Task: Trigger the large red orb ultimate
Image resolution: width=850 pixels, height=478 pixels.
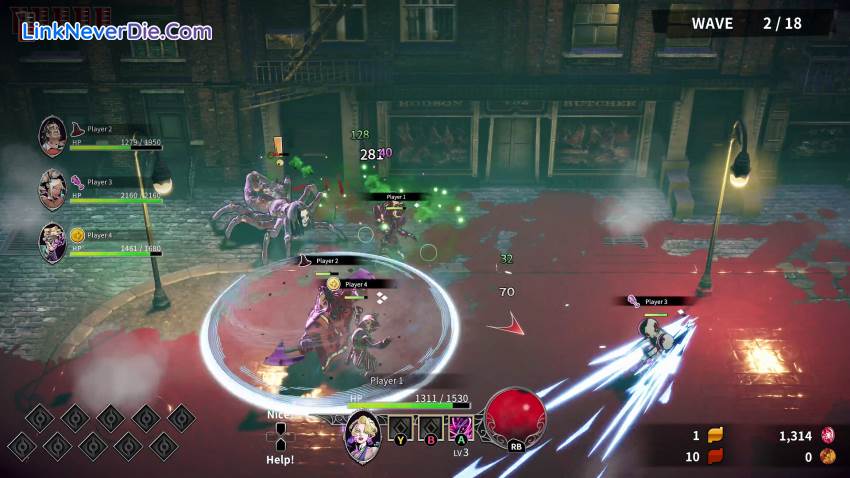Action: coord(516,415)
